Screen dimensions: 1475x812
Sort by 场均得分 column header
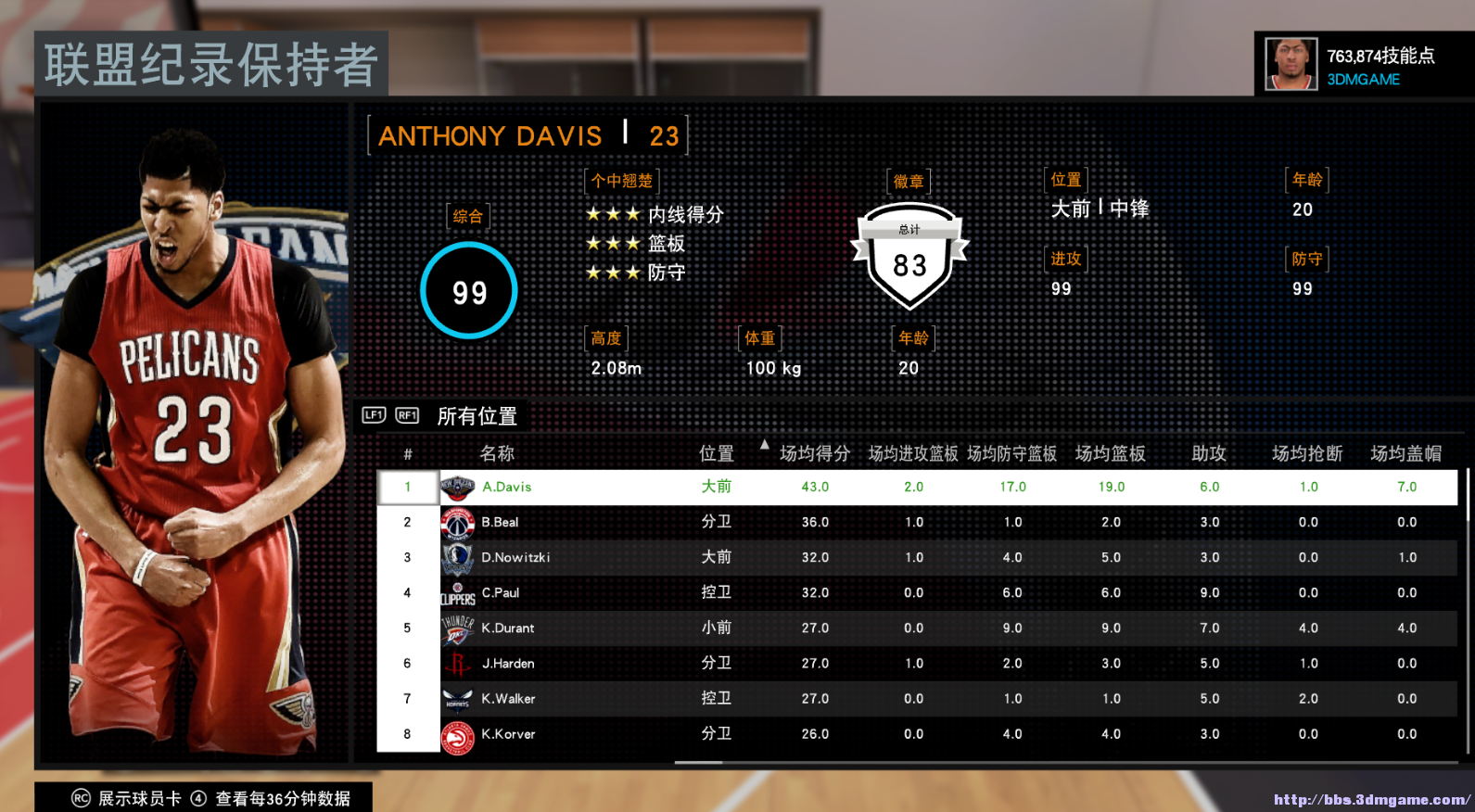click(x=814, y=453)
